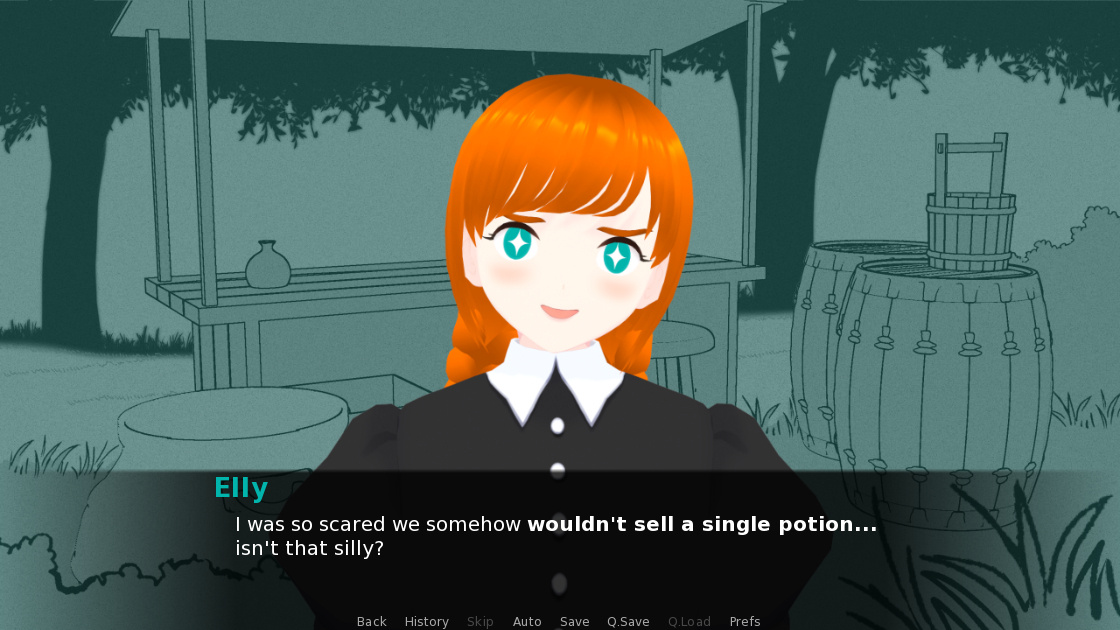The width and height of the screenshot is (1120, 630).
Task: Open the Prefs screen
Action: pos(745,622)
